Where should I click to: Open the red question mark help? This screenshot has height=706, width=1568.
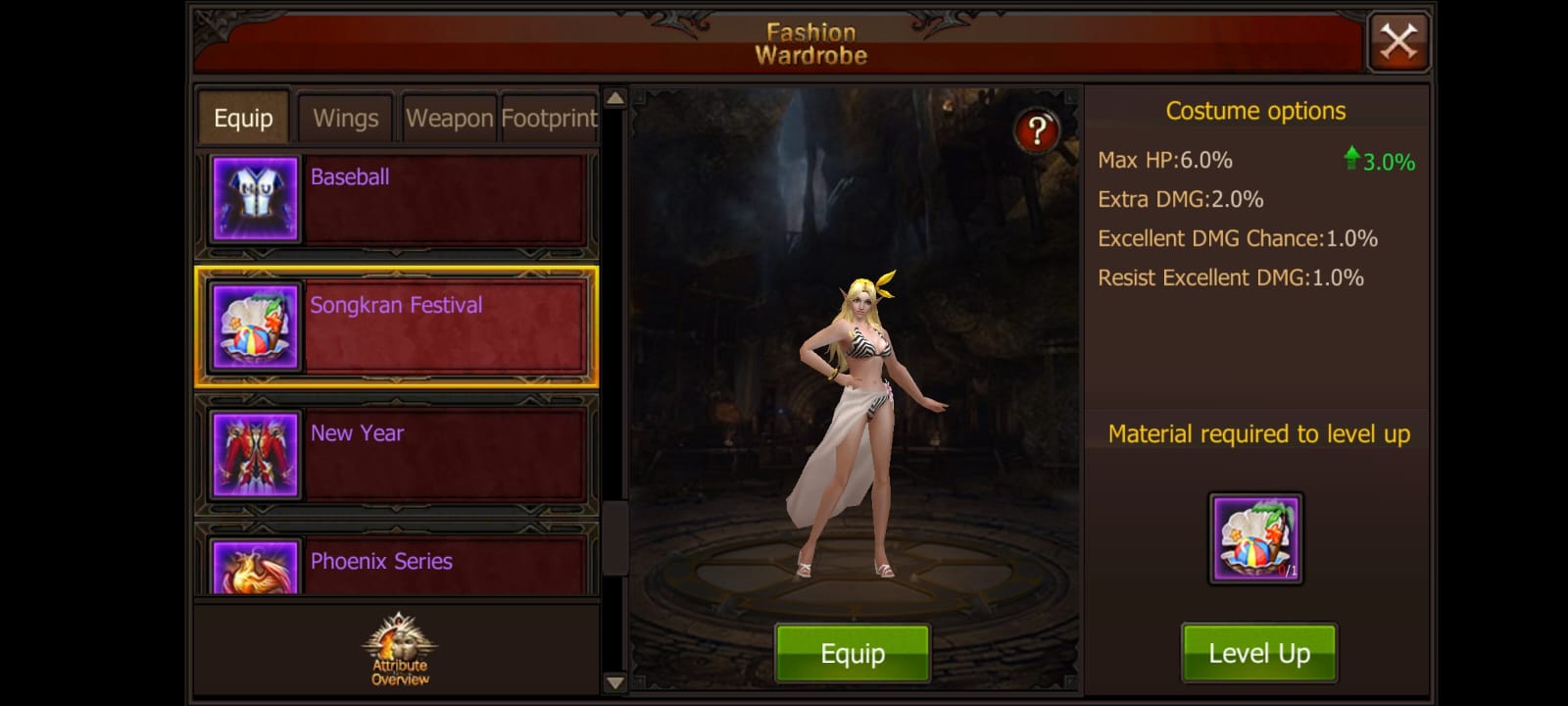pos(1036,130)
